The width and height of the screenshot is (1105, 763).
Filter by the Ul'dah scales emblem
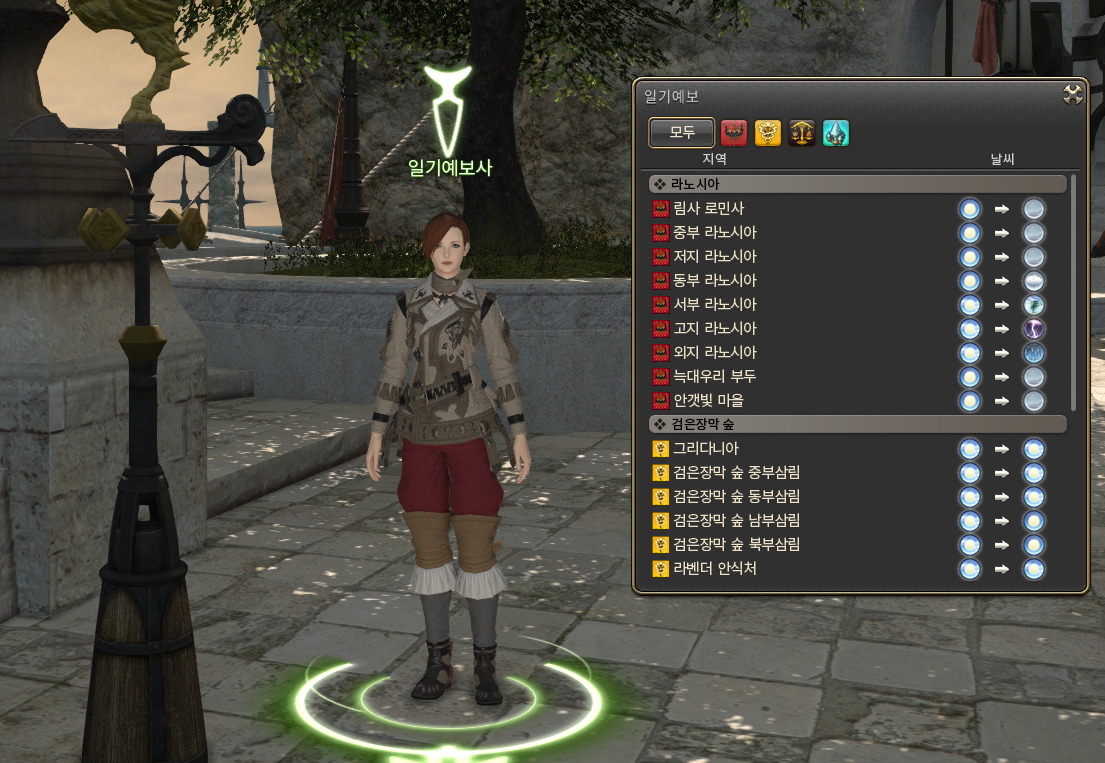(802, 133)
